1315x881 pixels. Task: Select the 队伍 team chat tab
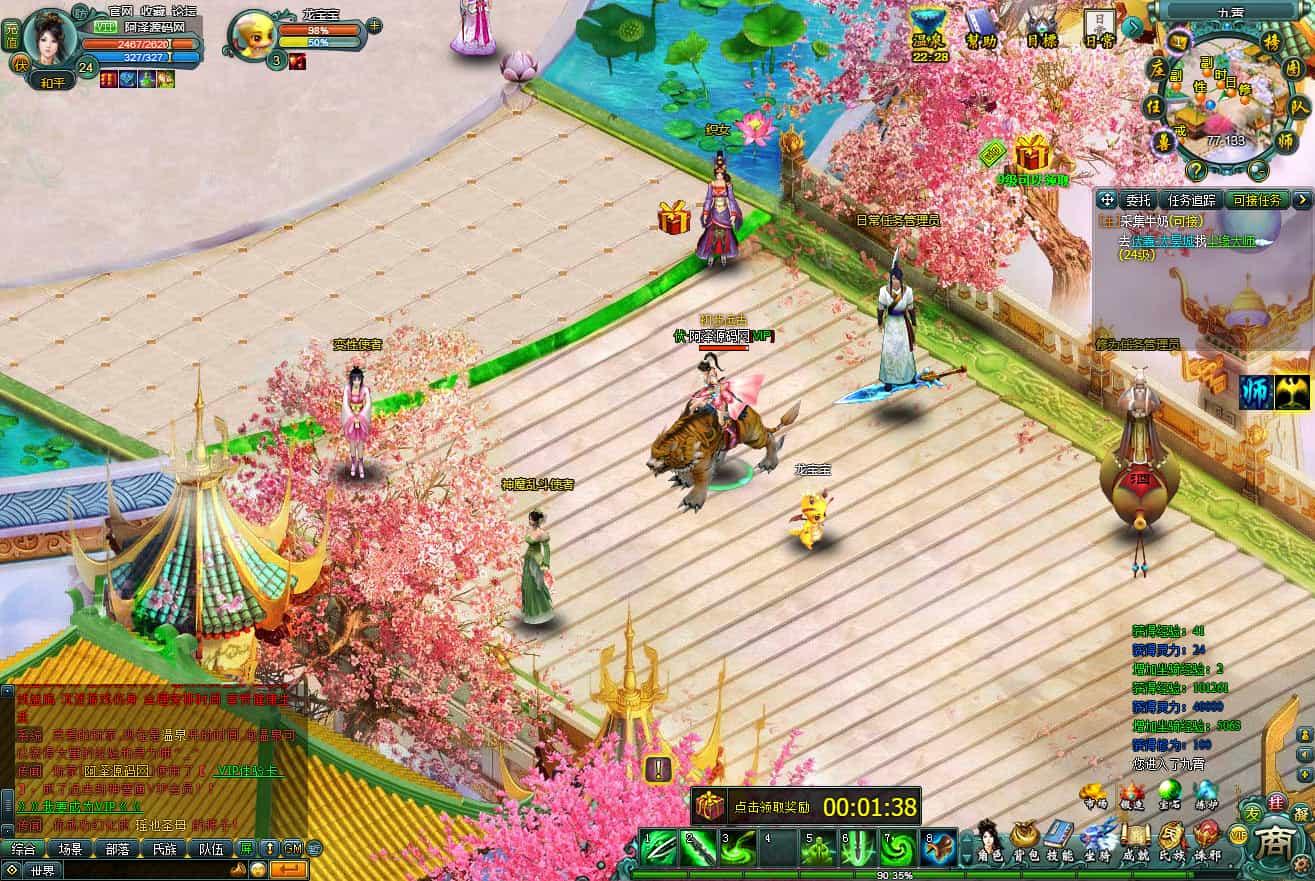tap(210, 849)
